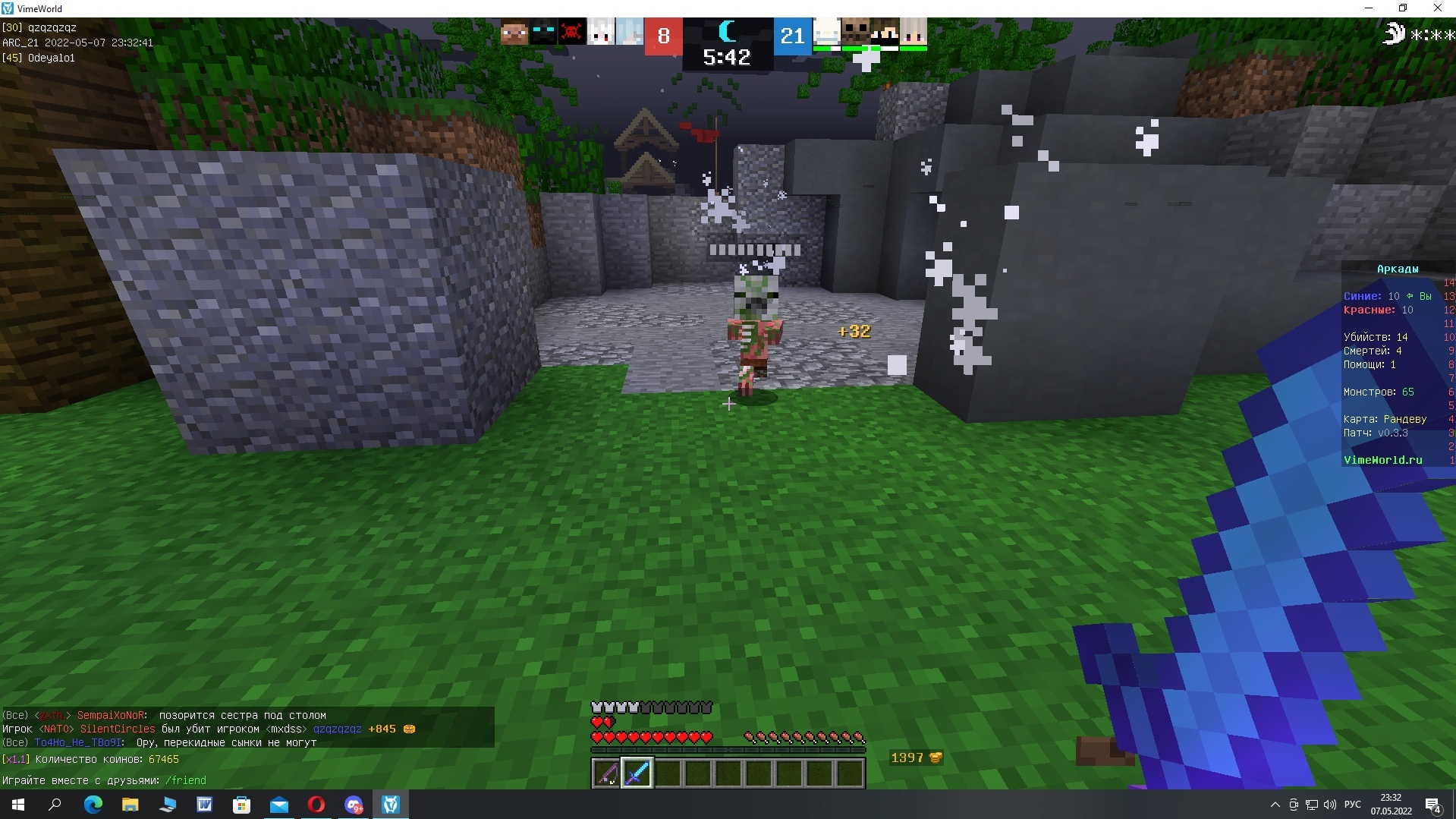
Task: Open the Mail app in the taskbar
Action: click(279, 805)
